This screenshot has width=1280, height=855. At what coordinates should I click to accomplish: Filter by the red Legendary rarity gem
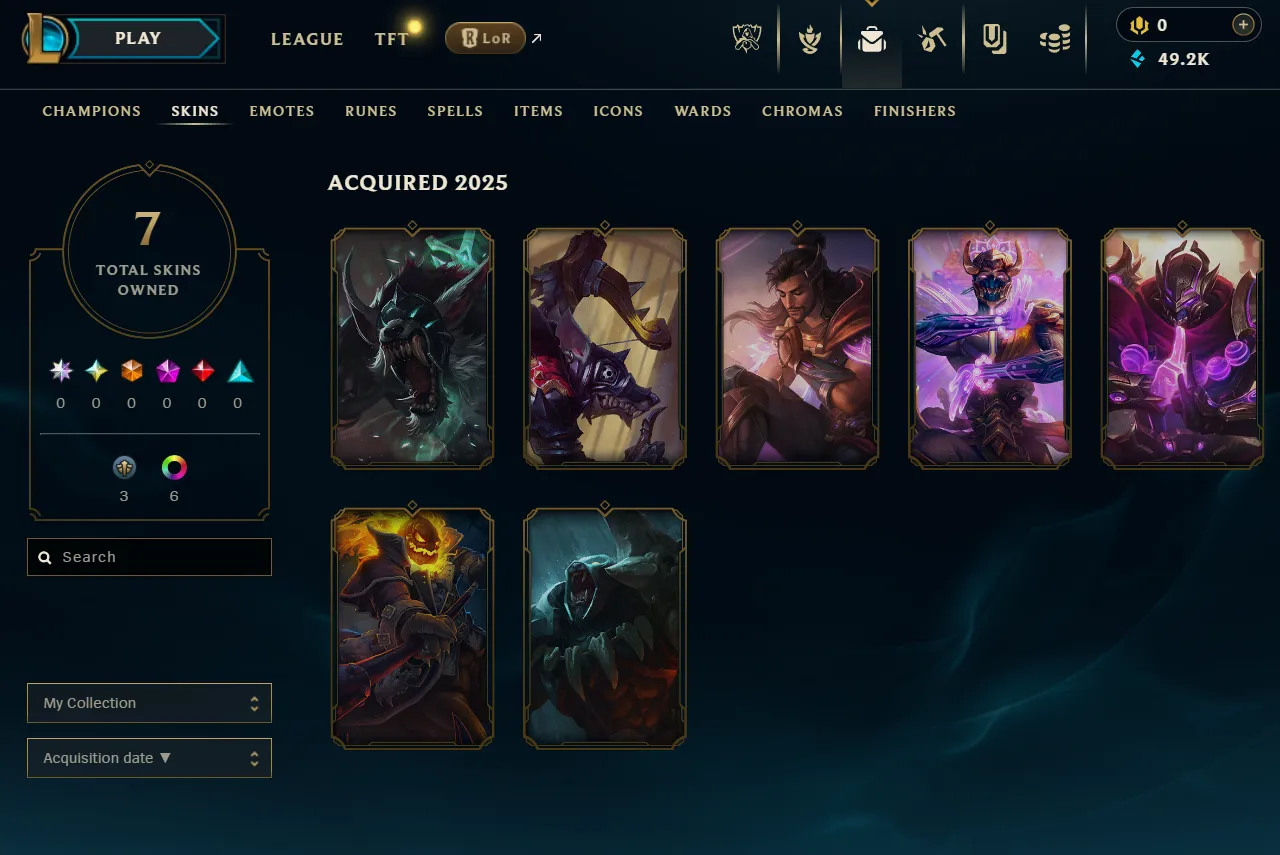click(x=203, y=370)
